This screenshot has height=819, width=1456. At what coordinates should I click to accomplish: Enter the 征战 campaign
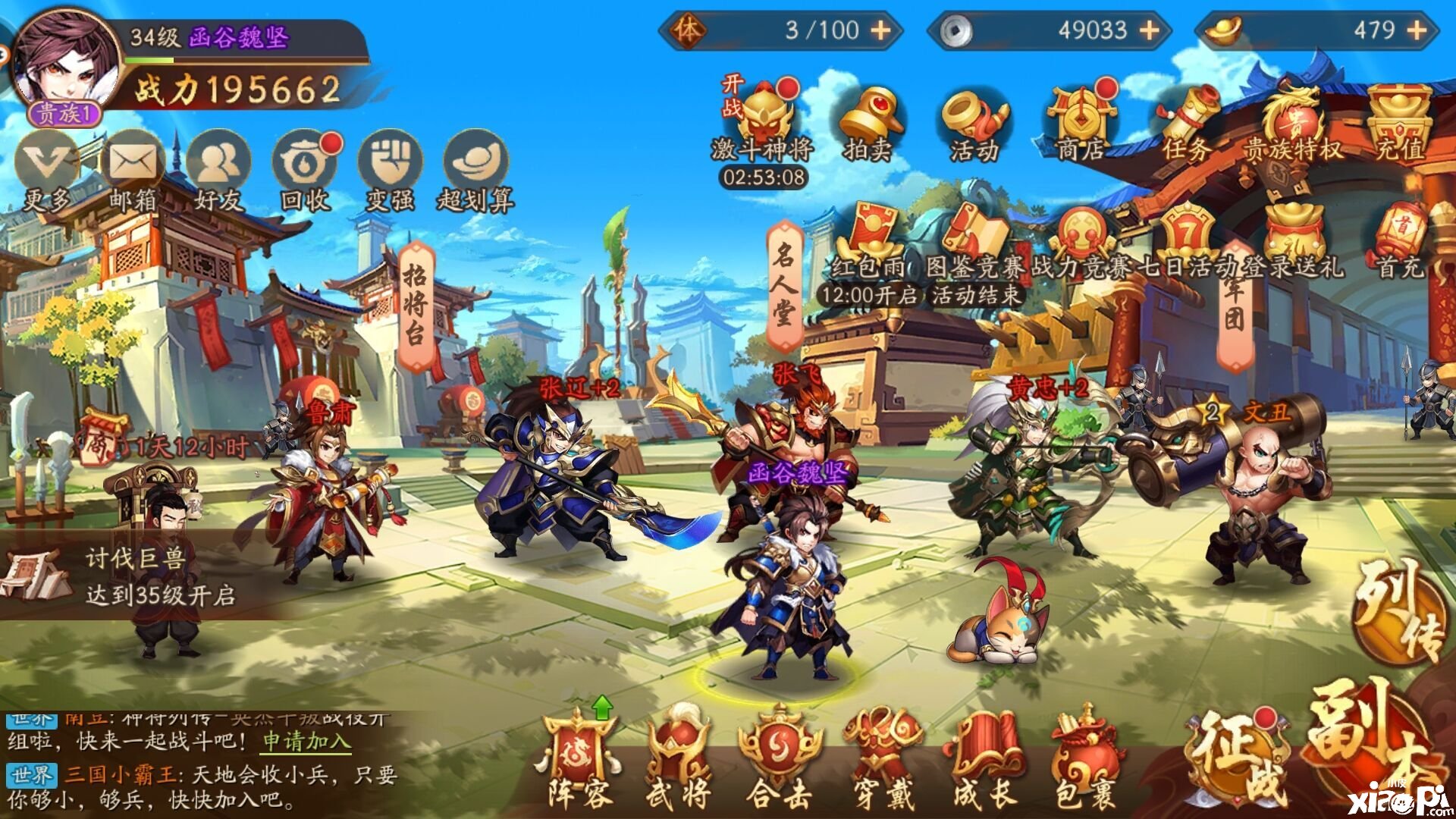[x=1236, y=758]
